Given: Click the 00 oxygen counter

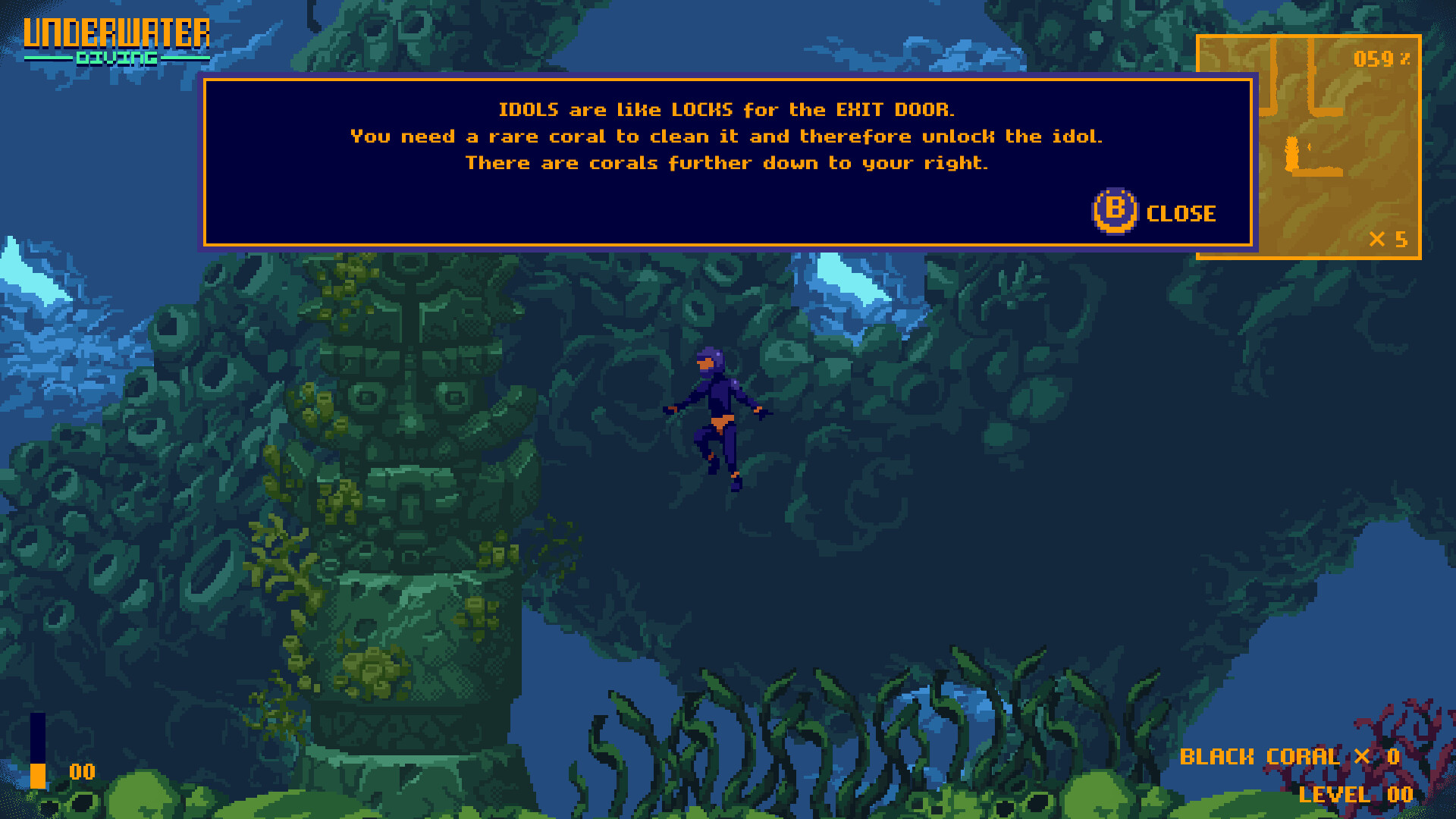Looking at the screenshot, I should pos(80,772).
